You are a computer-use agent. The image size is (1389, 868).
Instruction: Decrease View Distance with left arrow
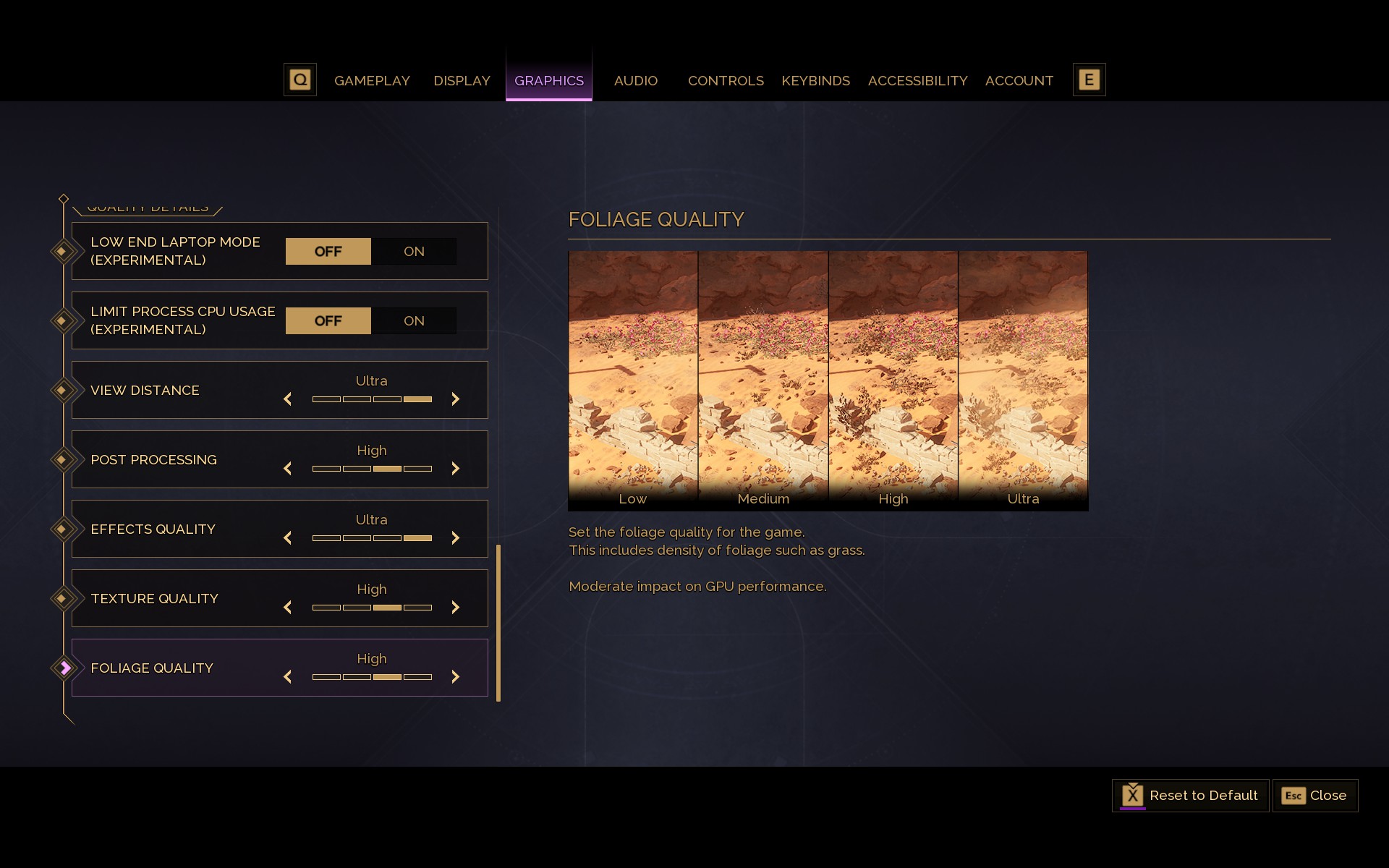(288, 399)
